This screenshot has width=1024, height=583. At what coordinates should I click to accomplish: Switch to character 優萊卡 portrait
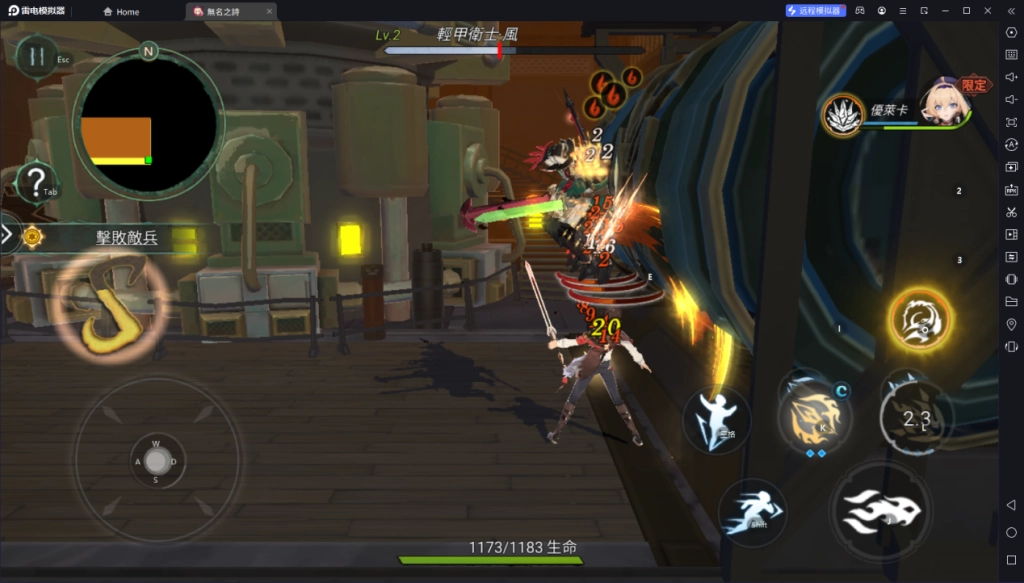[944, 104]
